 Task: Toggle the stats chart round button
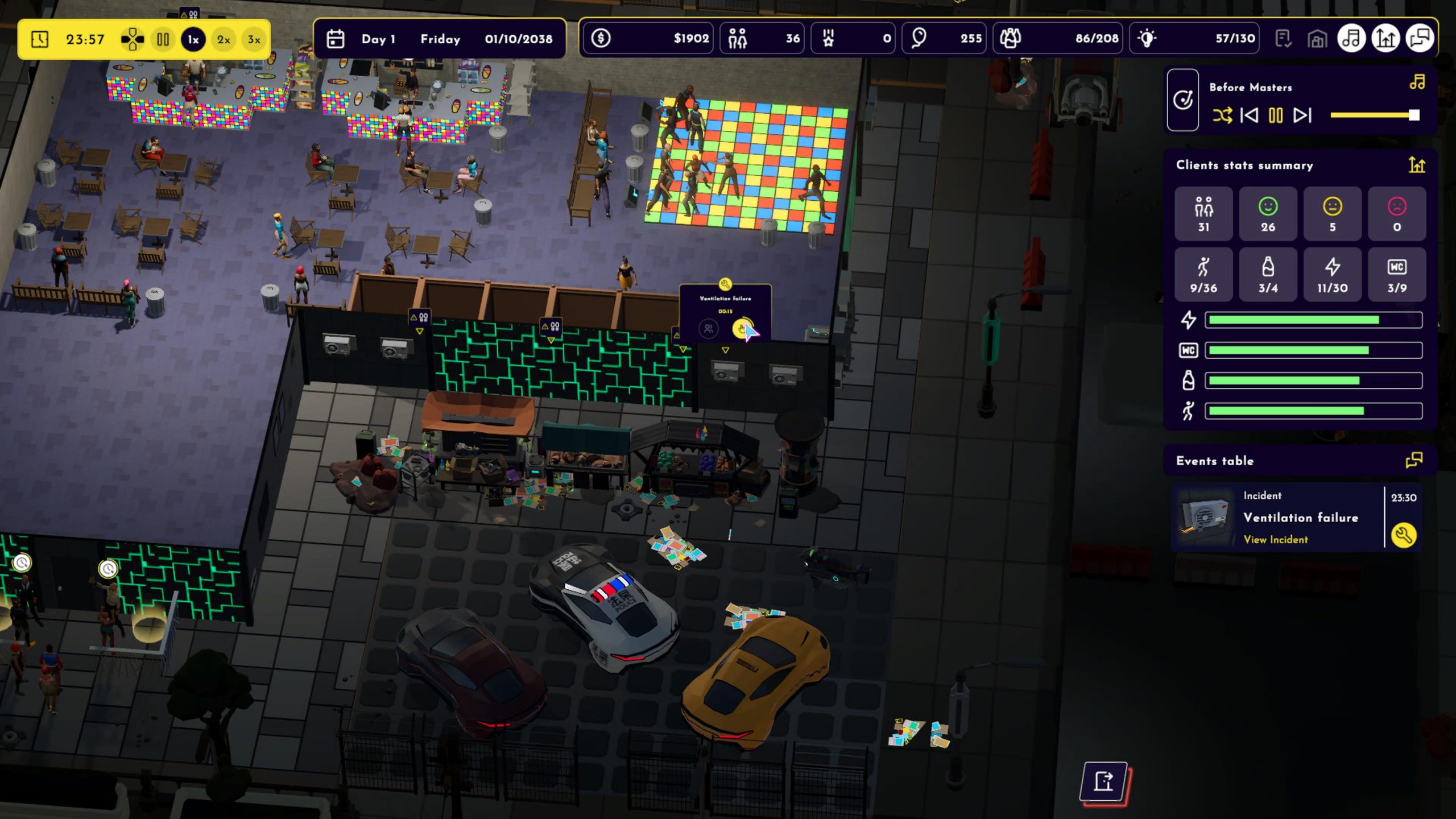(1385, 39)
